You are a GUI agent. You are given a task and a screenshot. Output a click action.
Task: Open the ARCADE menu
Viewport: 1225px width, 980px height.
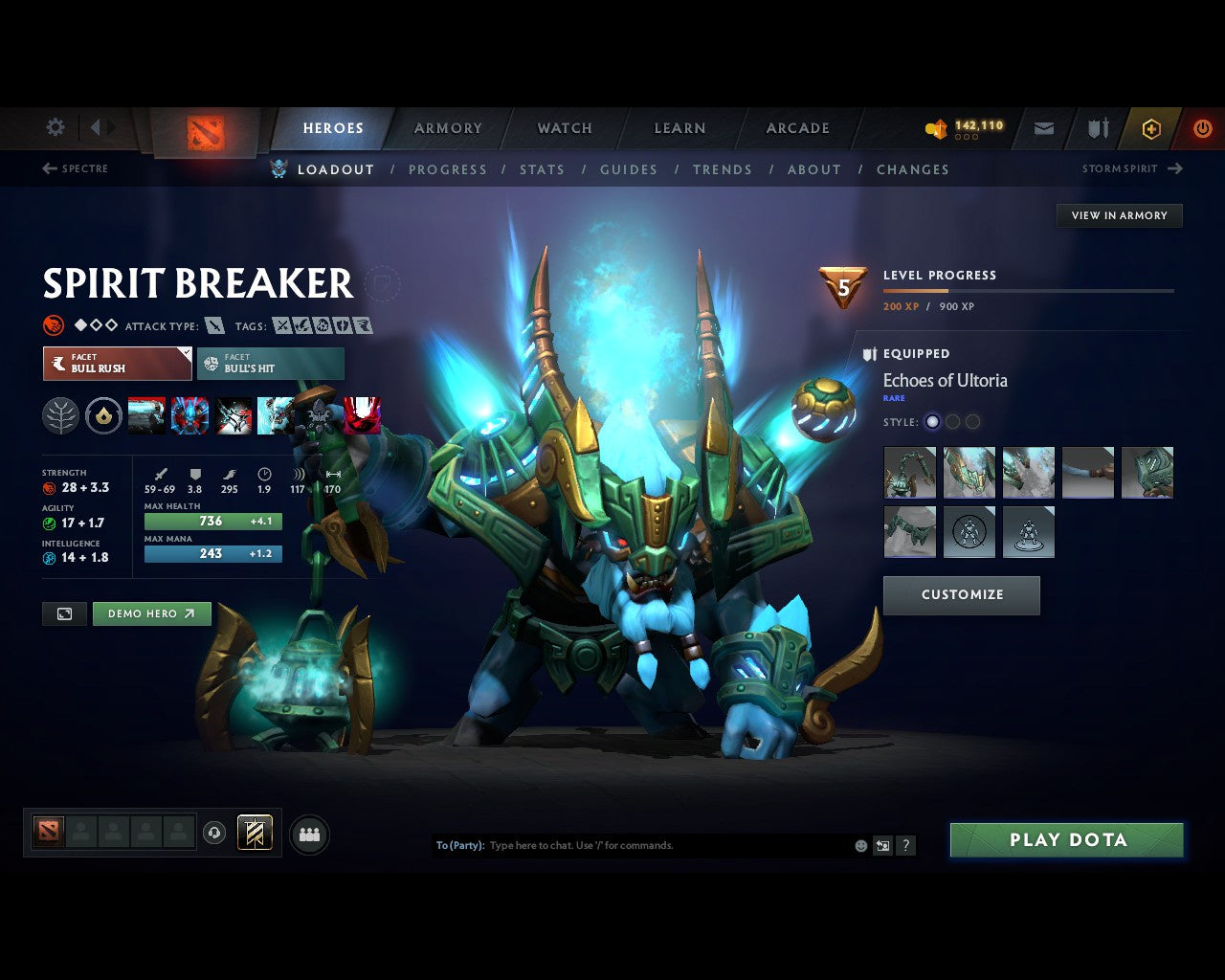click(x=795, y=127)
